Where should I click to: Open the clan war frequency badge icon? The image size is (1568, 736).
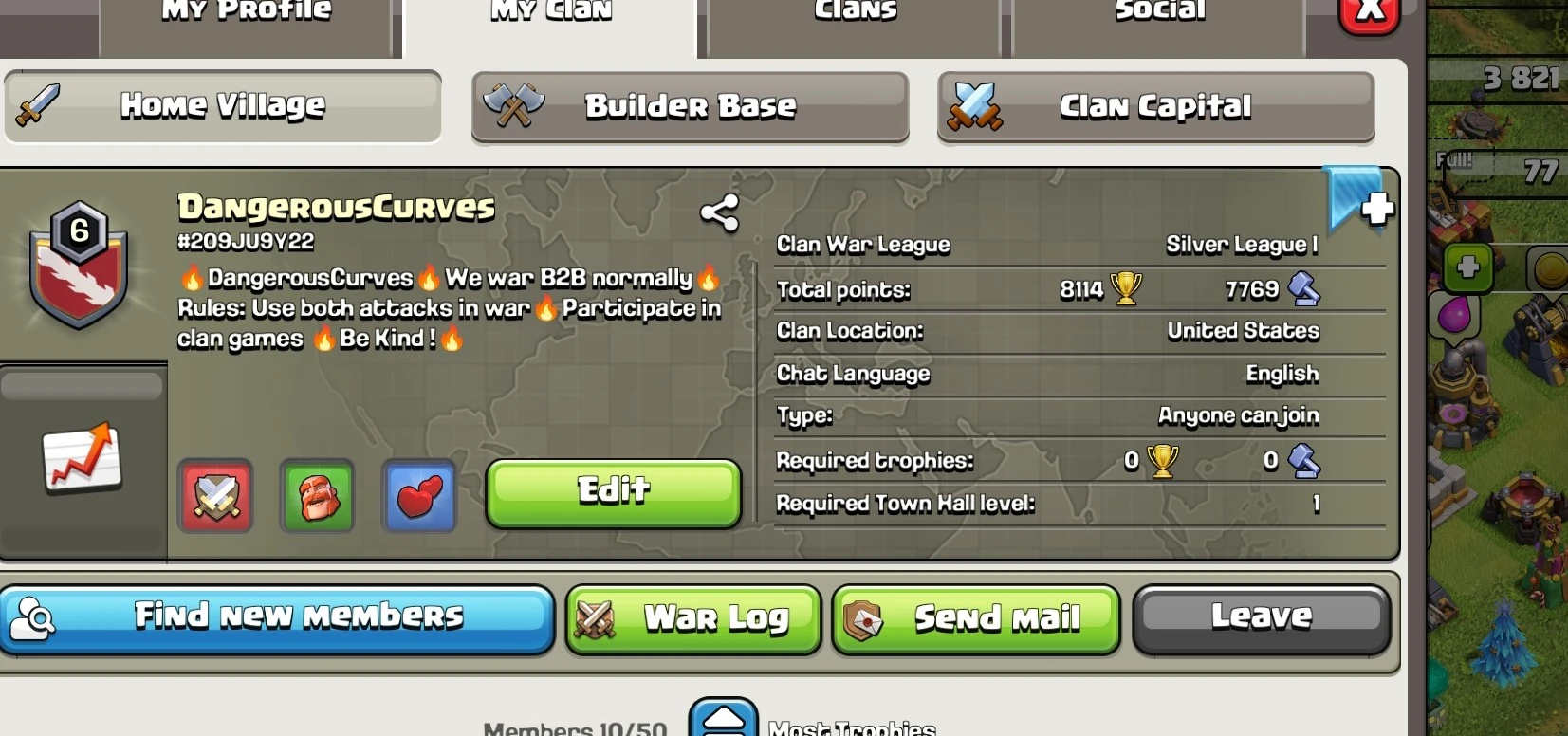tap(214, 496)
